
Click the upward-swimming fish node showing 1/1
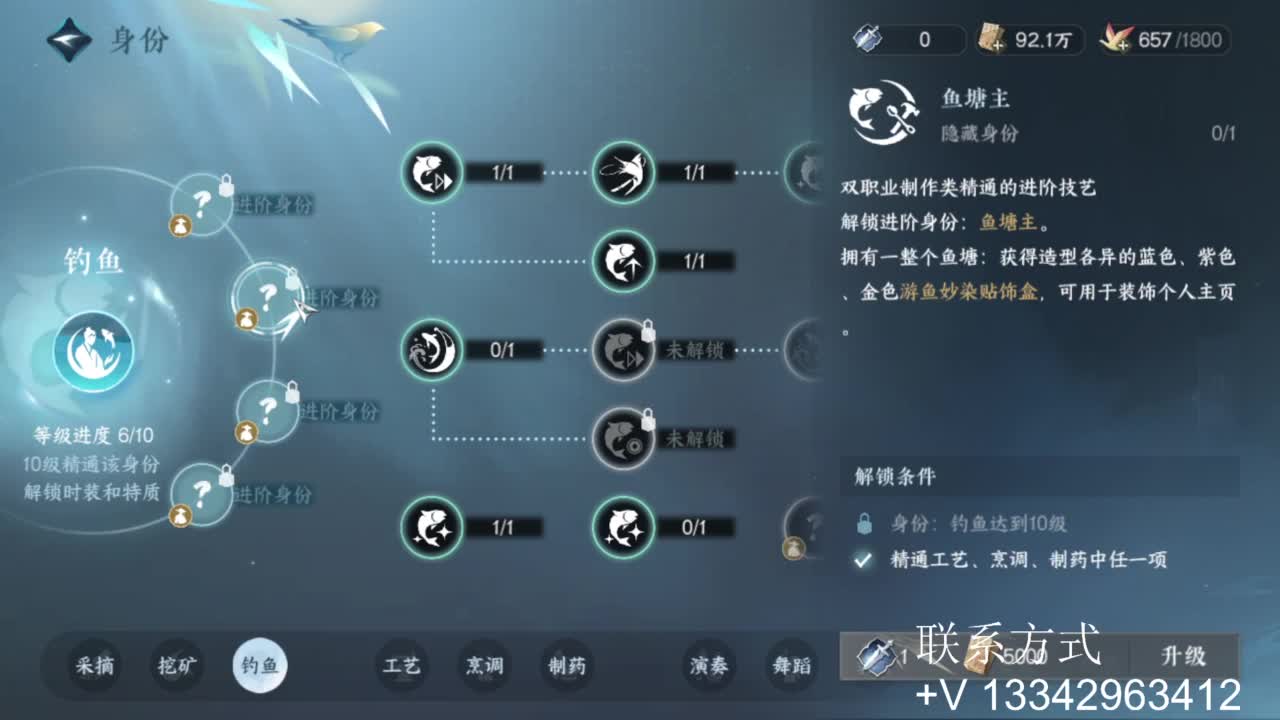pyautogui.click(x=623, y=263)
